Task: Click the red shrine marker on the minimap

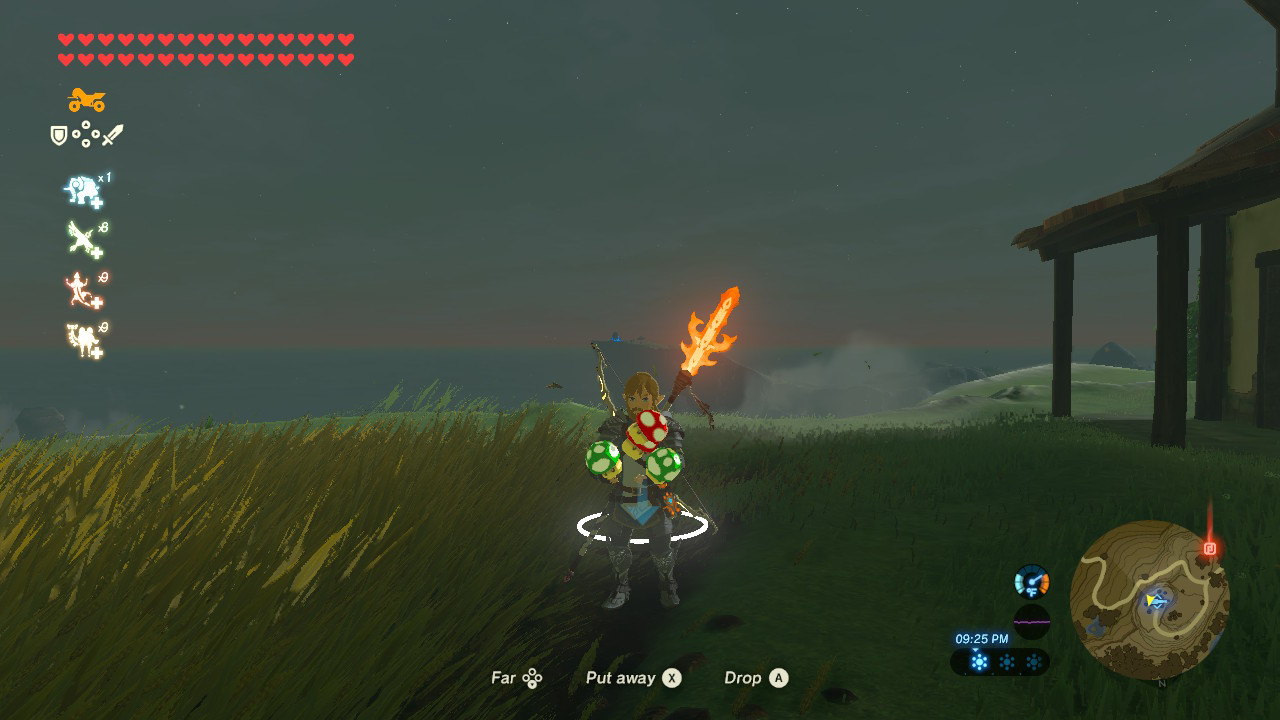Action: coord(1210,549)
